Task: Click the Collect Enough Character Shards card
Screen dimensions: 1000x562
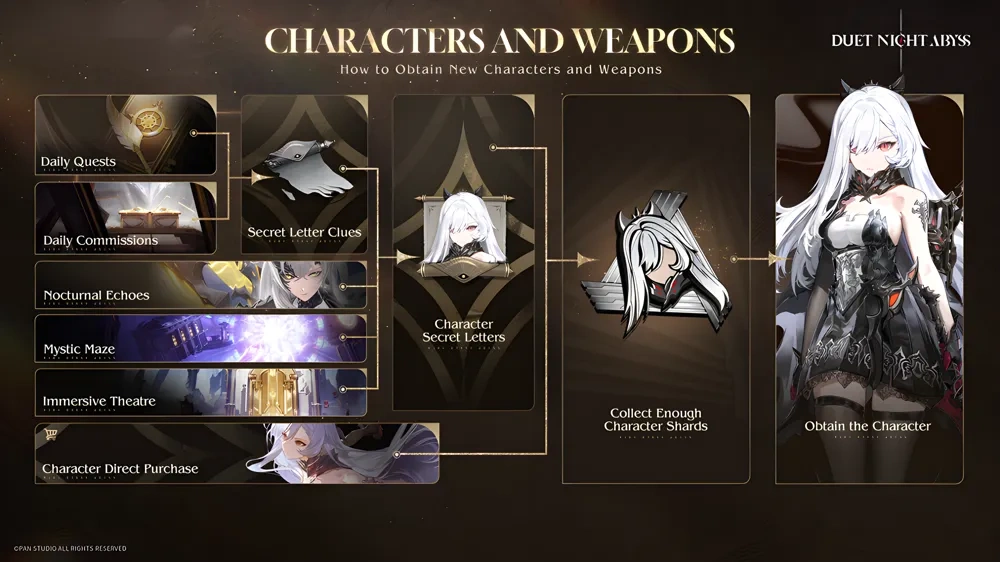Action: click(x=655, y=290)
